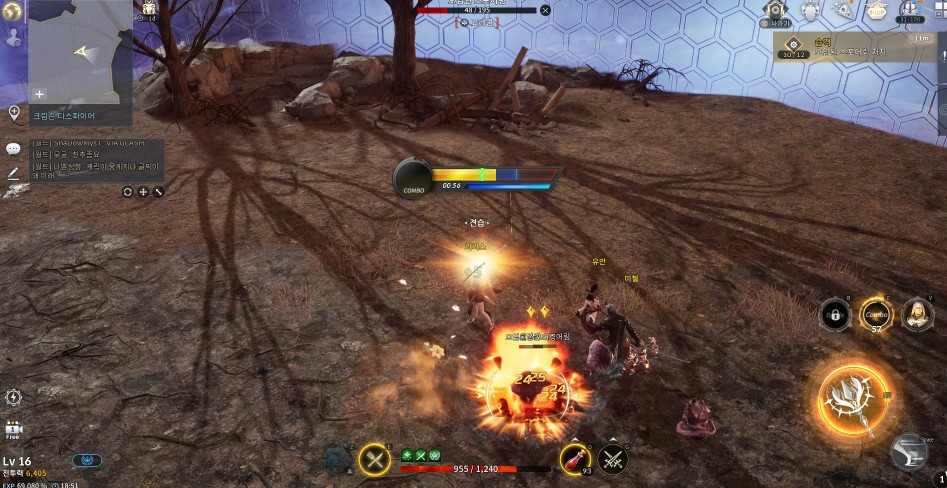Click the grey dodge dash button
Viewport: 947px width, 488px height.
pyautogui.click(x=909, y=451)
